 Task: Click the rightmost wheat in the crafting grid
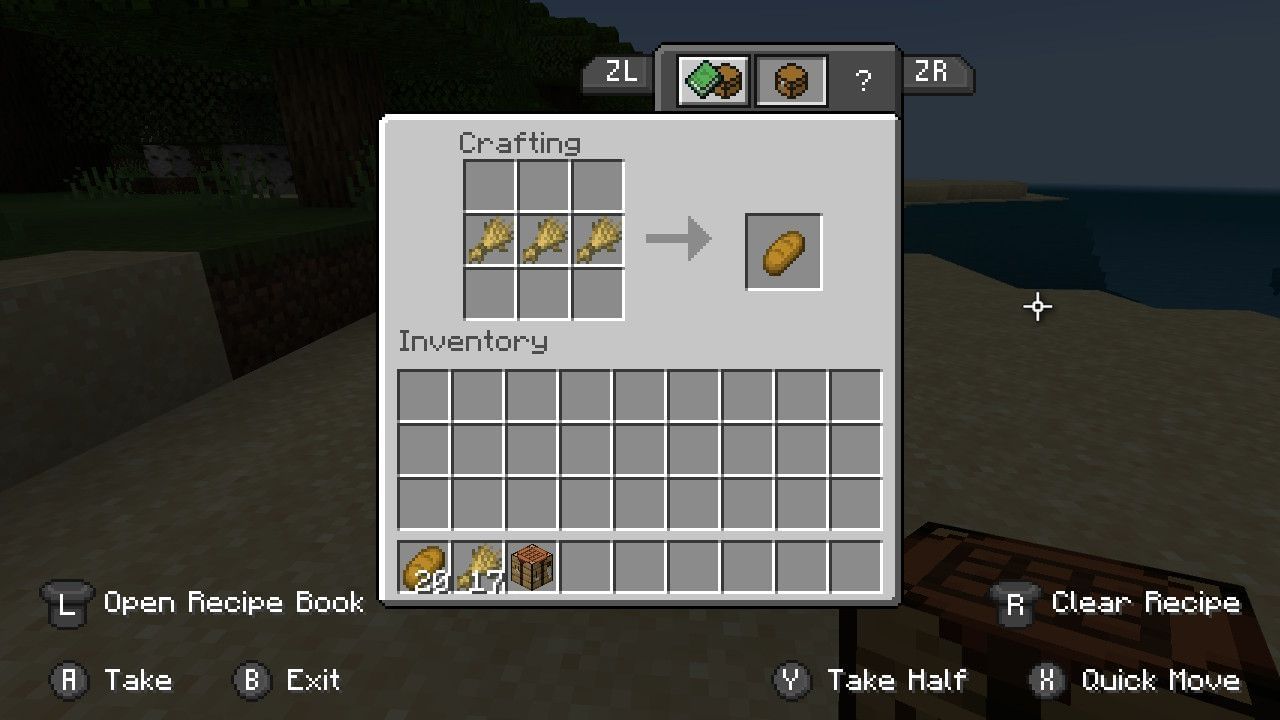(597, 240)
